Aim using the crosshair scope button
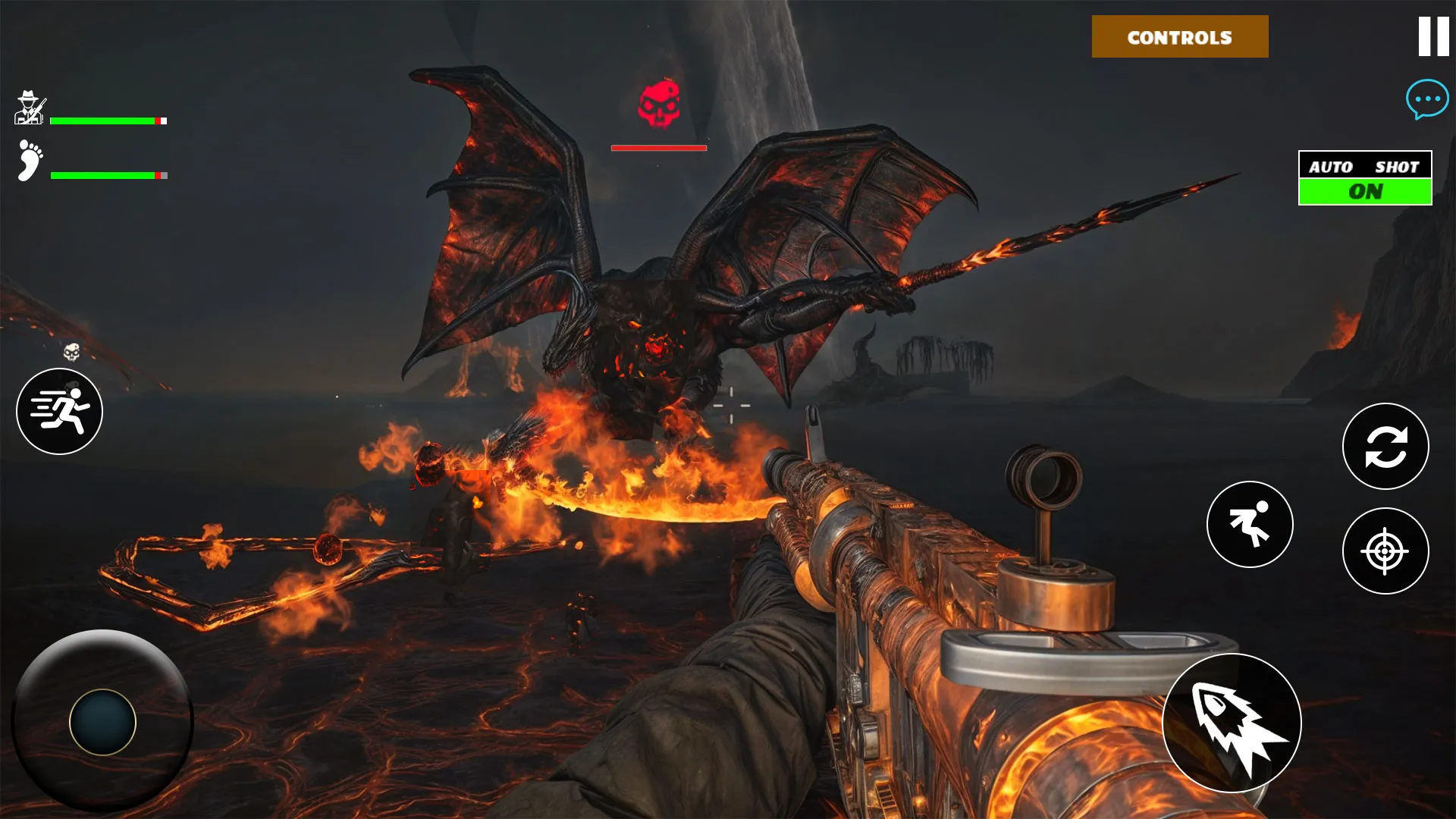 coord(1385,551)
